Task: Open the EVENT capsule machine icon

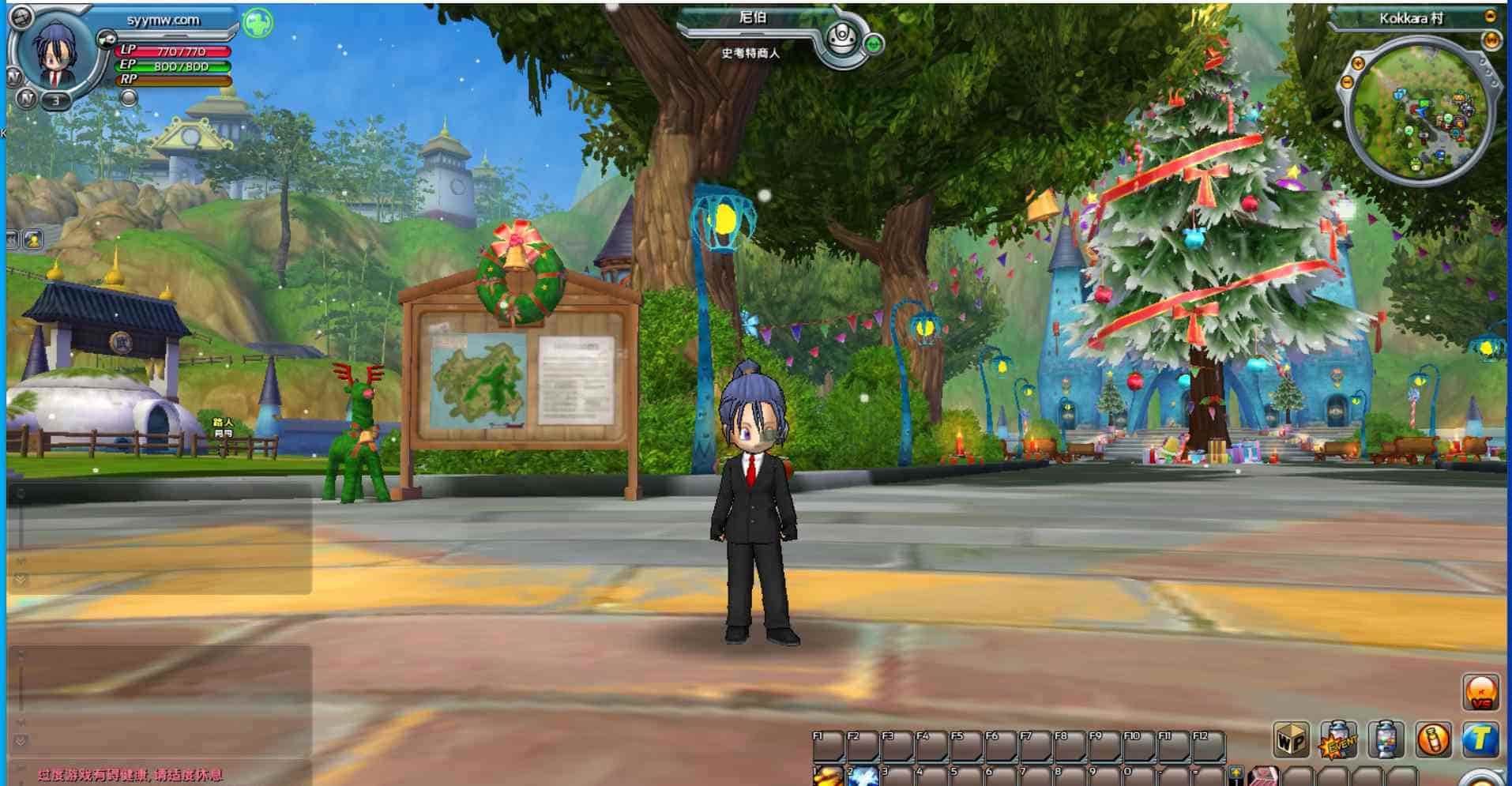Action: tap(1337, 740)
